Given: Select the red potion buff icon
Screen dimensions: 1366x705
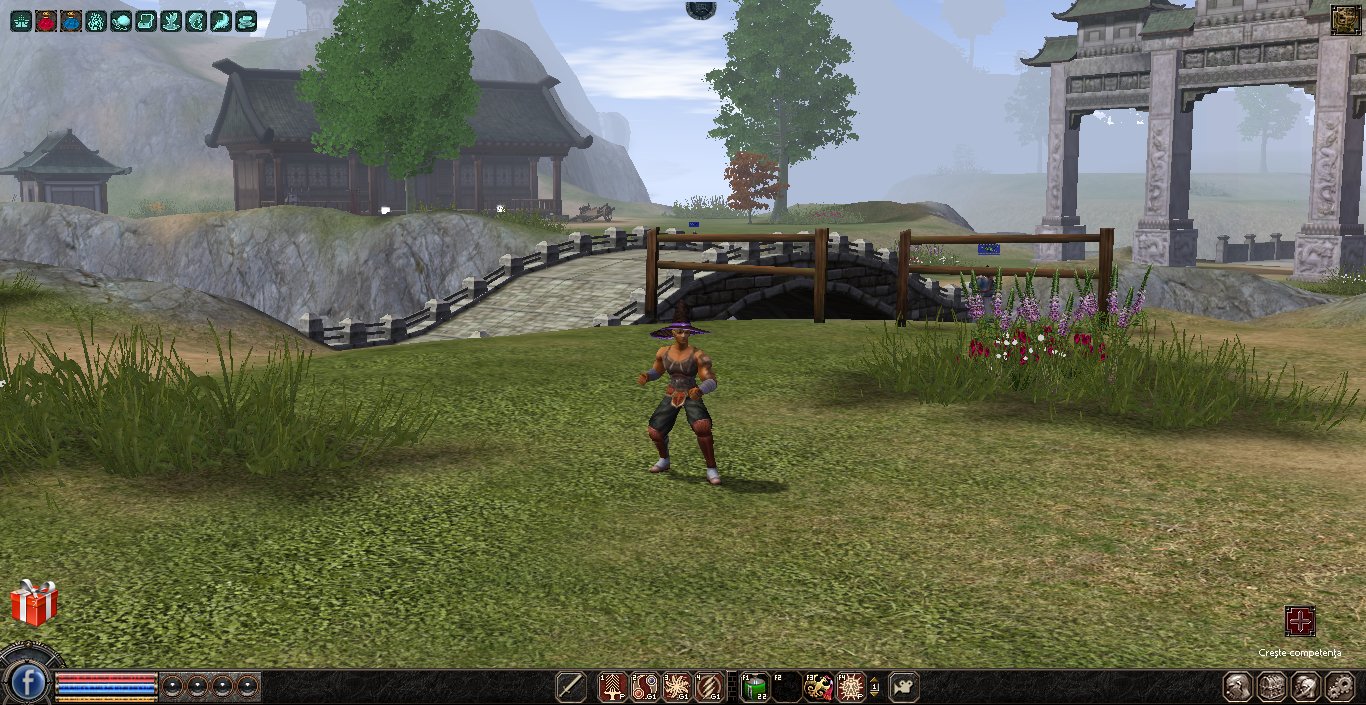Looking at the screenshot, I should point(46,21).
